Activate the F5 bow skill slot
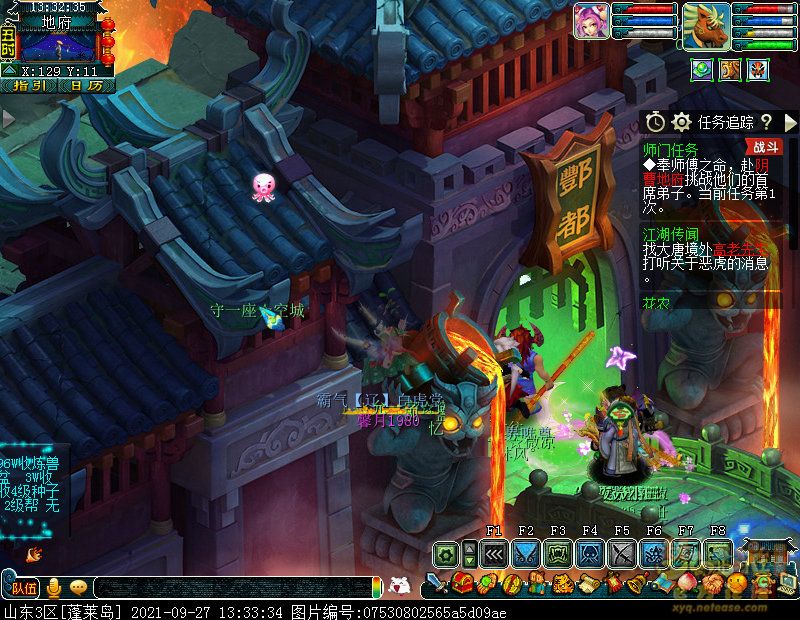Viewport: 800px width, 620px height. pyautogui.click(x=622, y=554)
